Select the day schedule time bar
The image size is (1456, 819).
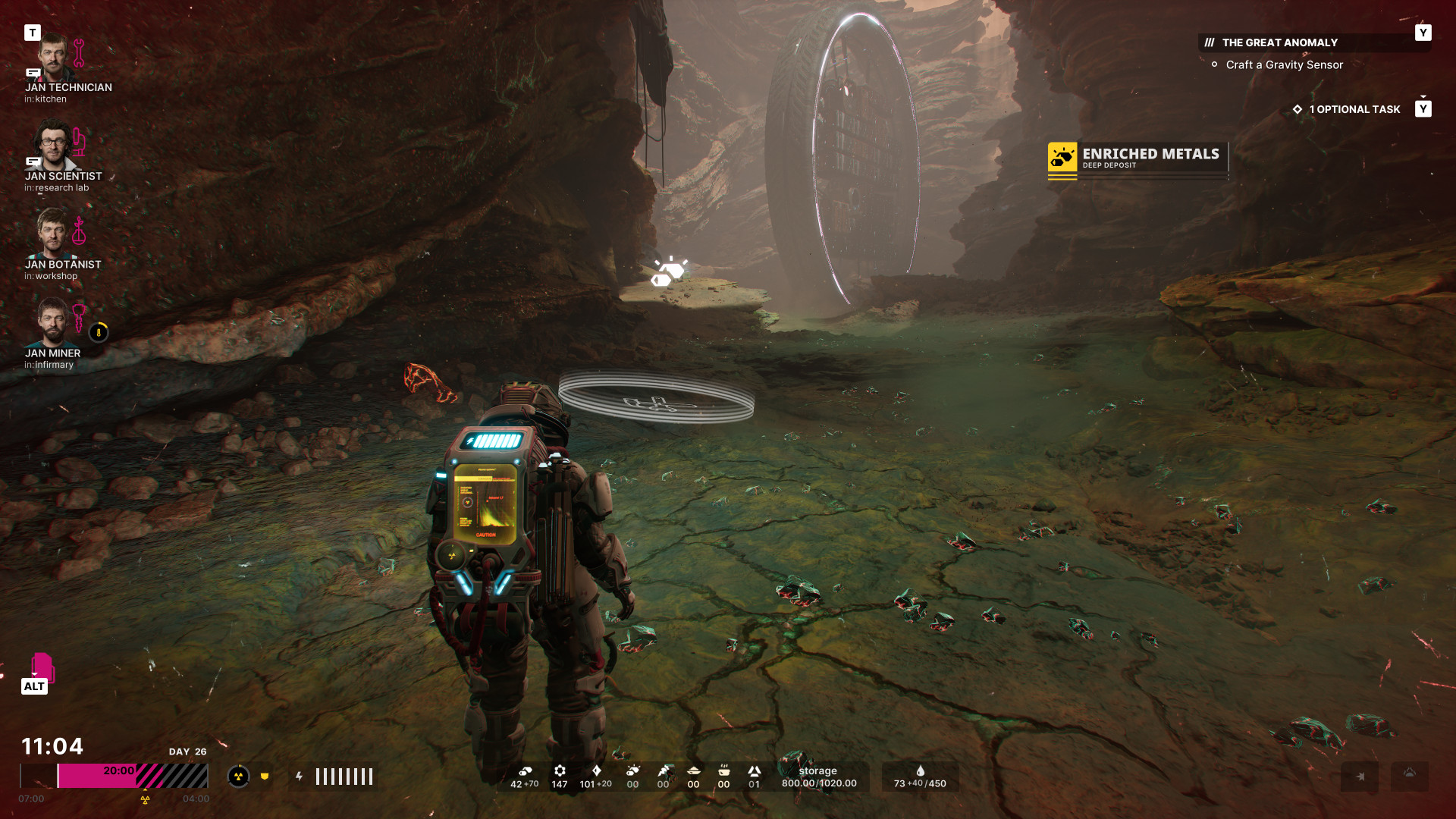(x=114, y=776)
